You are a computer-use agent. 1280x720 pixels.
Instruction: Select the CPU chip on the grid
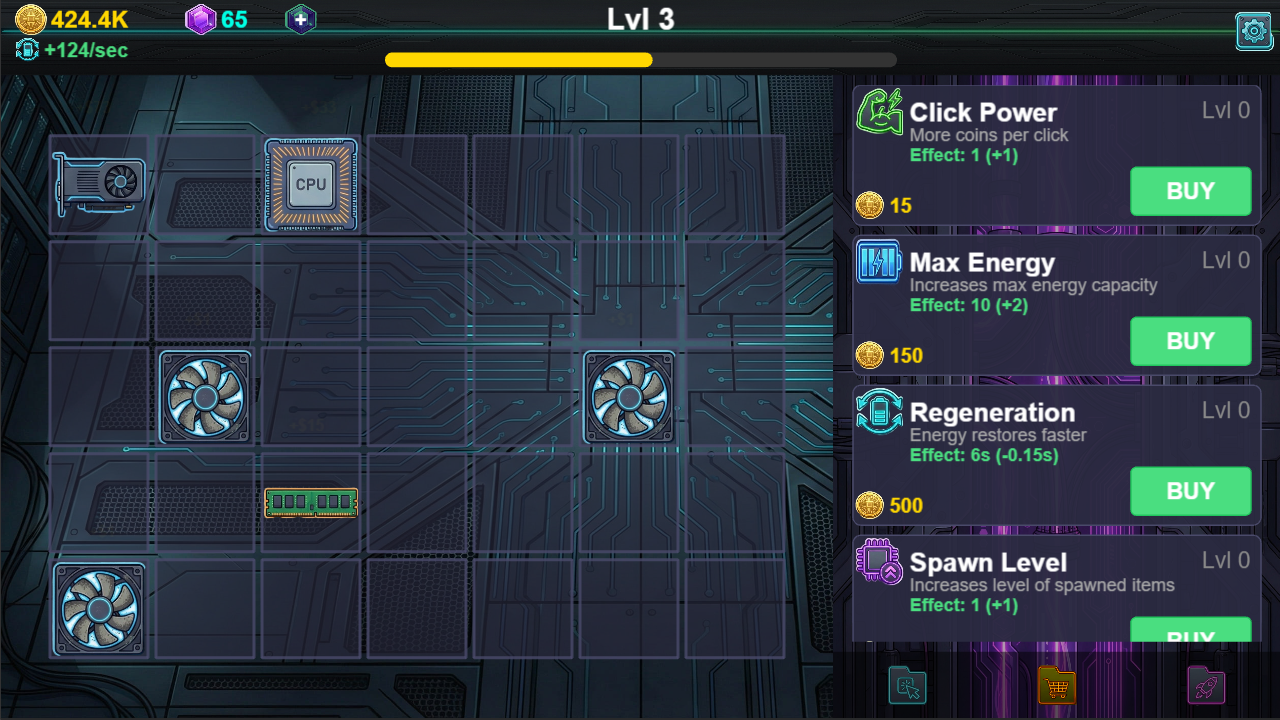click(311, 184)
